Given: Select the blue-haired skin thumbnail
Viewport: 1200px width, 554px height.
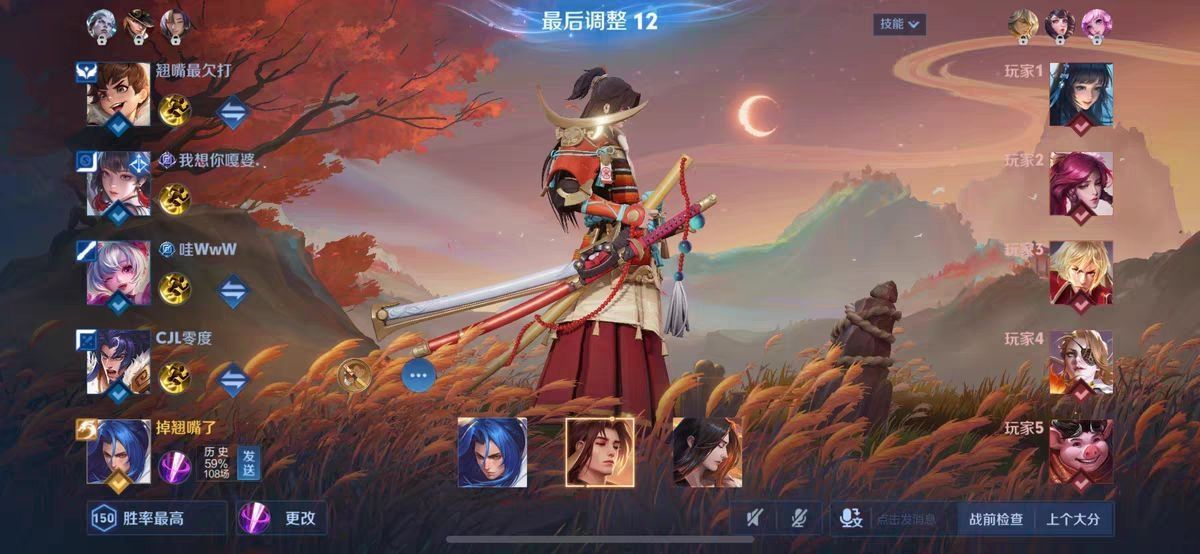Looking at the screenshot, I should coord(492,452).
